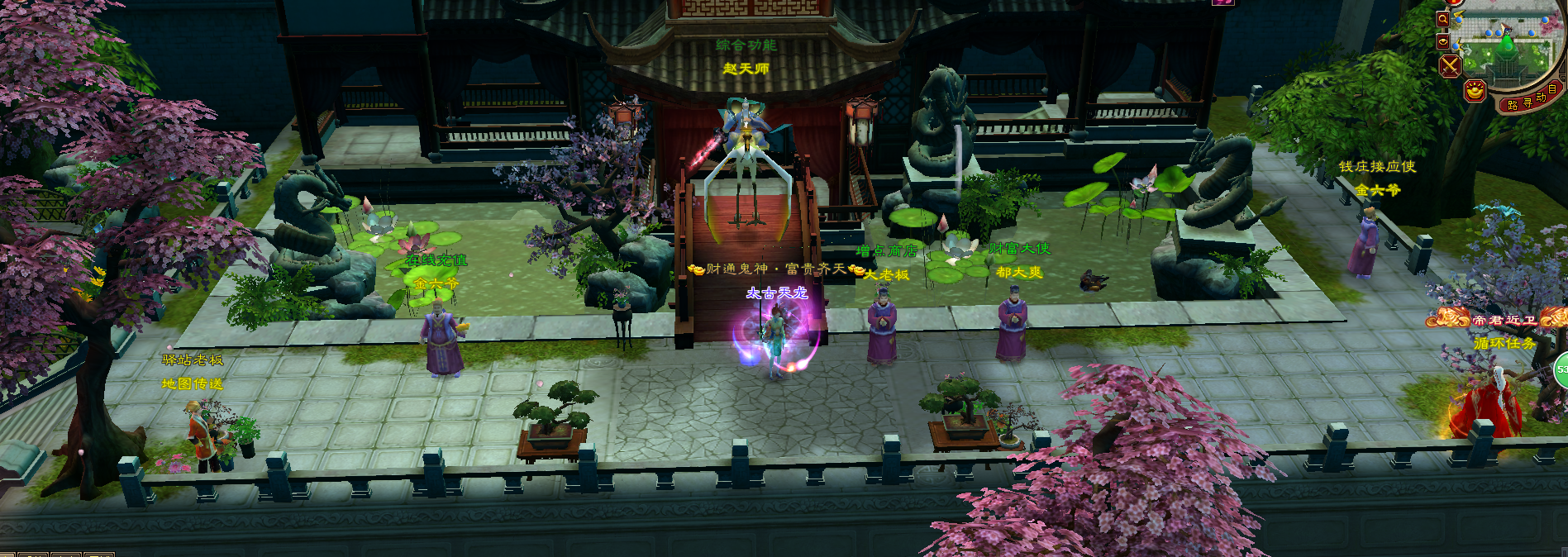Screen dimensions: 1568x557
Task: Toggle the eye icon beside the minimap
Action: (x=1443, y=40)
